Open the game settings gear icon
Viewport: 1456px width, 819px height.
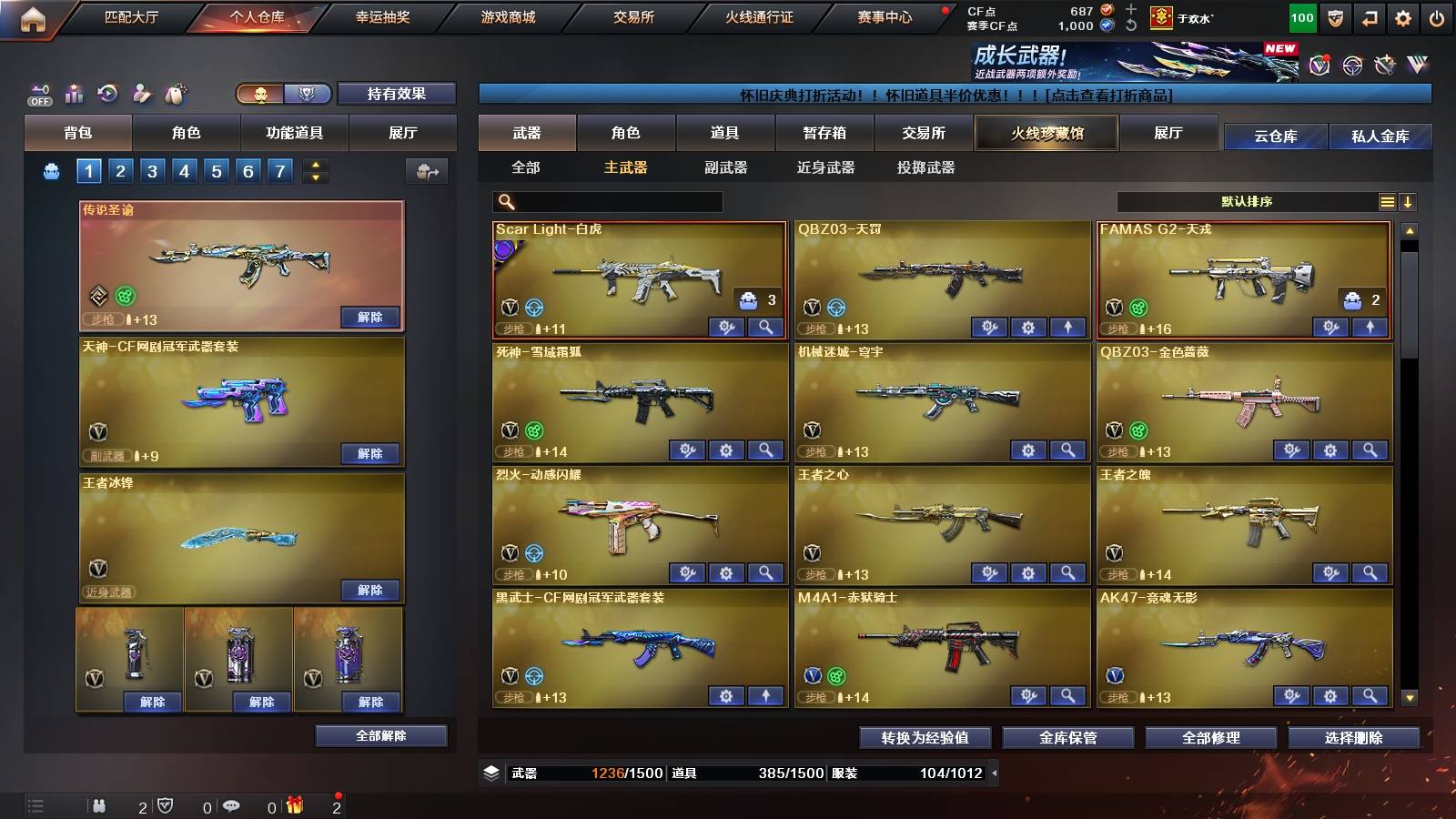[x=1404, y=16]
